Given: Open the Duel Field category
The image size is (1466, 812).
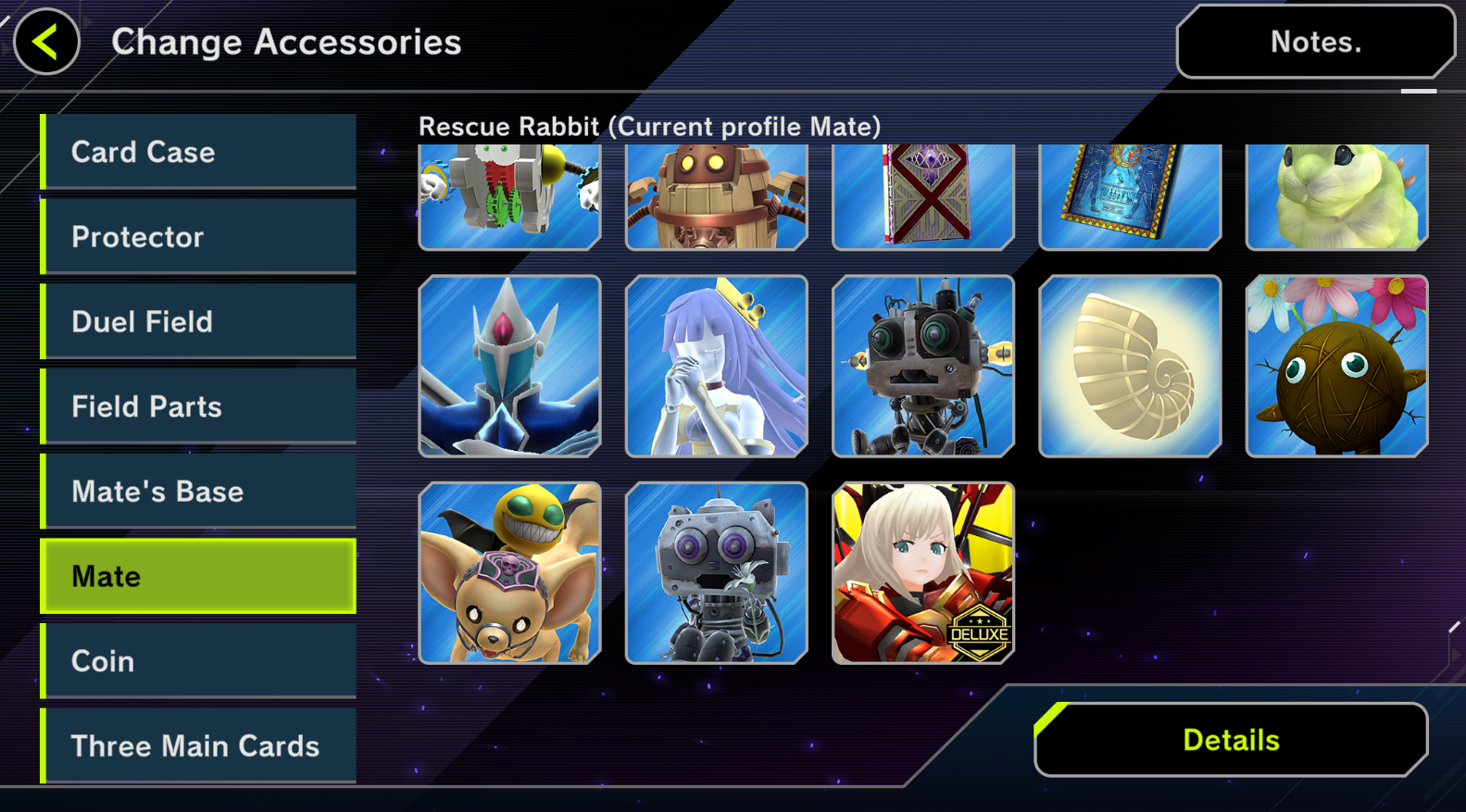Looking at the screenshot, I should pyautogui.click(x=199, y=321).
